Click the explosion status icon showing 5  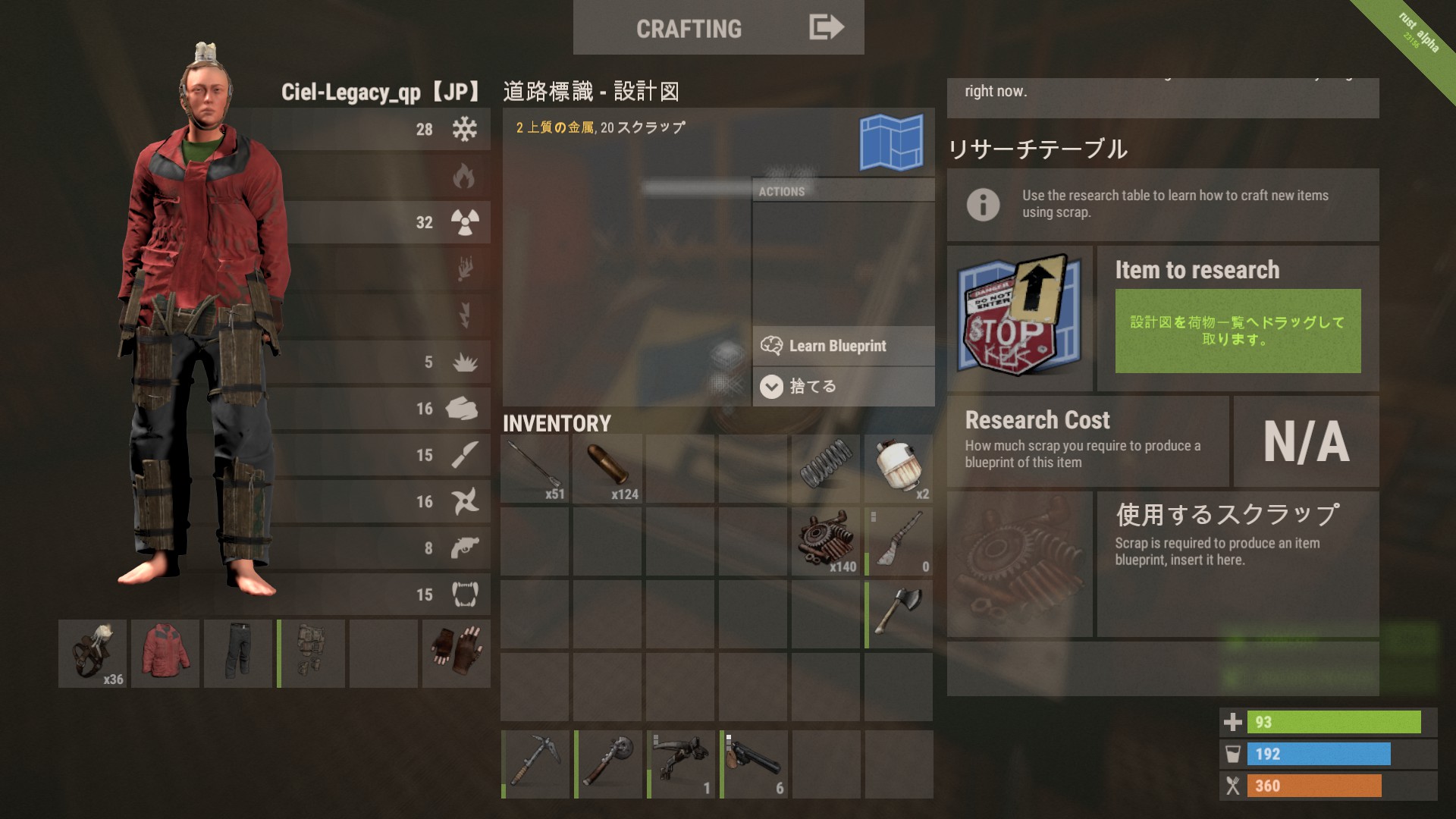click(466, 362)
